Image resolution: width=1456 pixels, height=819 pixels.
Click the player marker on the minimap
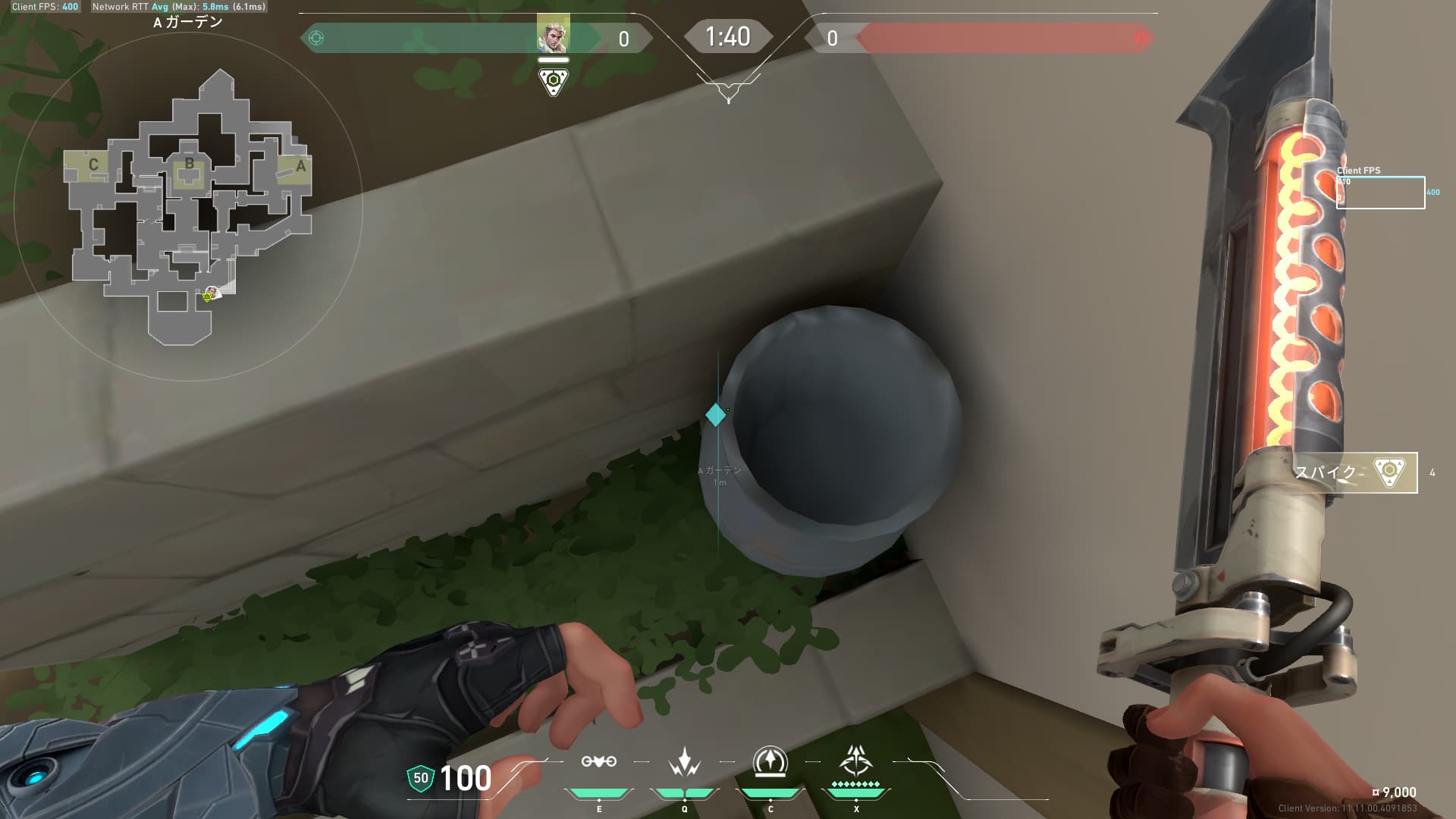[213, 293]
